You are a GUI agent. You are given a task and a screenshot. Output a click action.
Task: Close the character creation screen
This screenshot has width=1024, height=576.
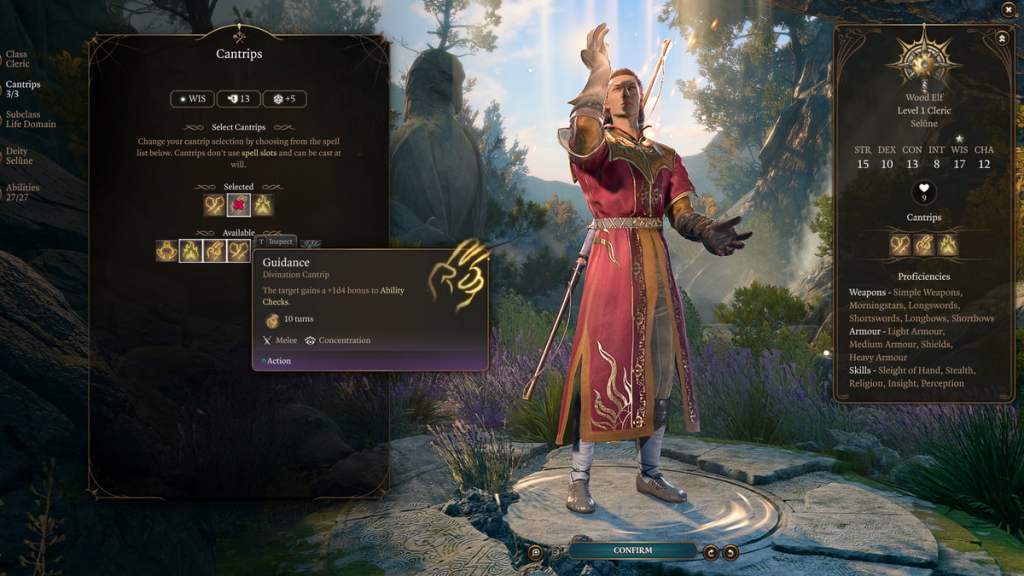pyautogui.click(x=1008, y=10)
